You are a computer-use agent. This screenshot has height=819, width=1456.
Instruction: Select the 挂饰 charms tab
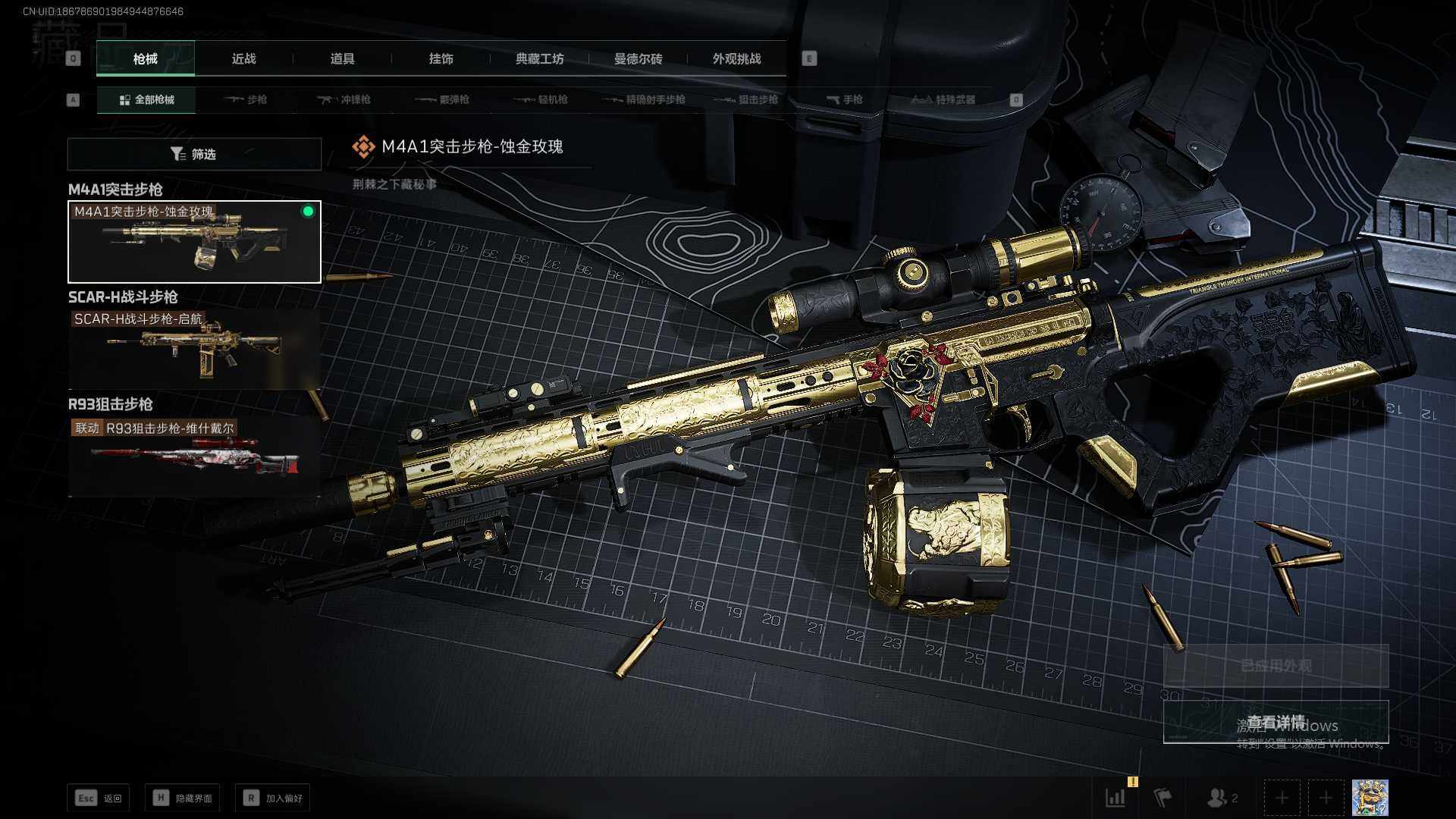click(441, 58)
